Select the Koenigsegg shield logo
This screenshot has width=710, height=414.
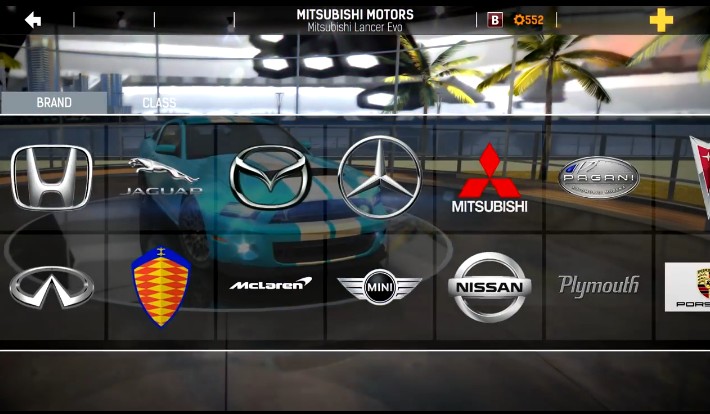click(x=161, y=286)
